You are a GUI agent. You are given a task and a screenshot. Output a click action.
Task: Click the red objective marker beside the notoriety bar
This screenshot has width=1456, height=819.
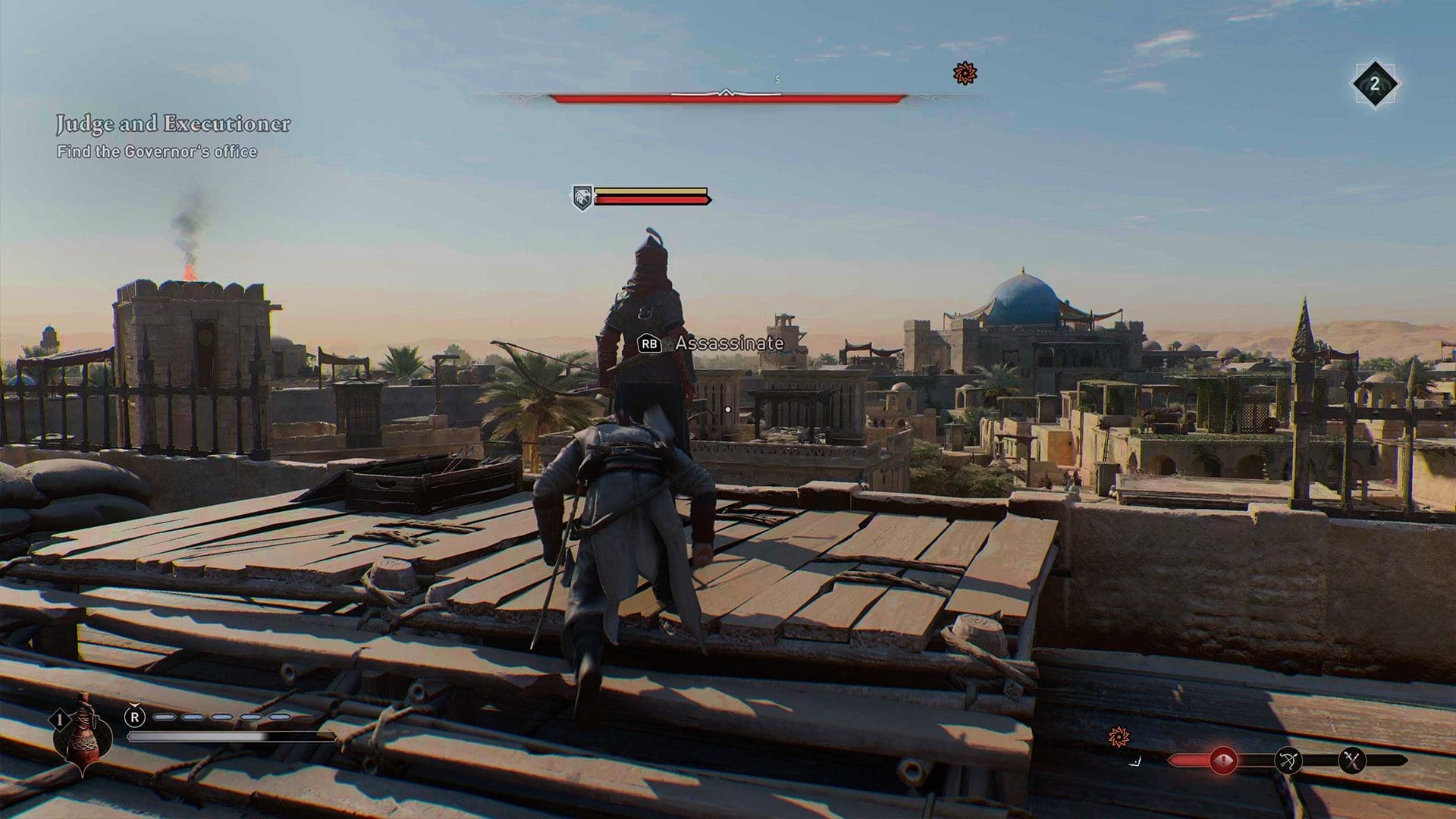pos(1117,736)
